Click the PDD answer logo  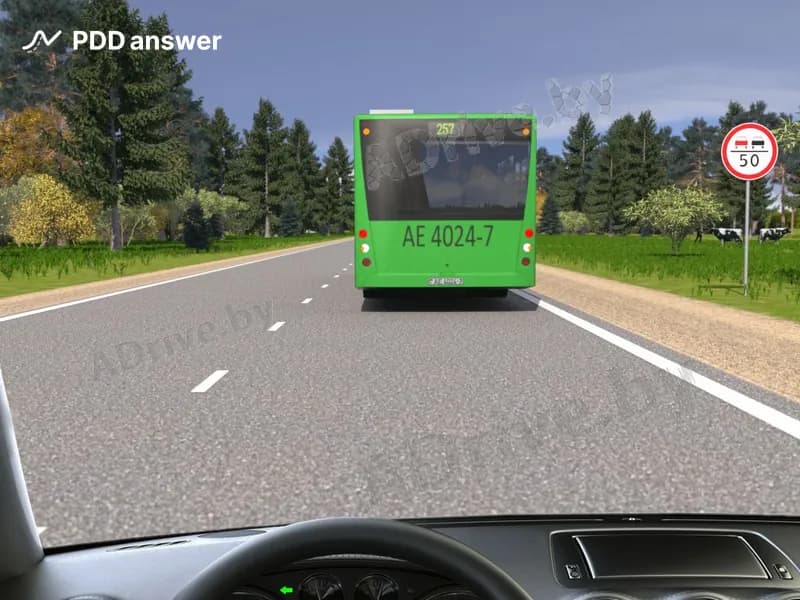(121, 41)
